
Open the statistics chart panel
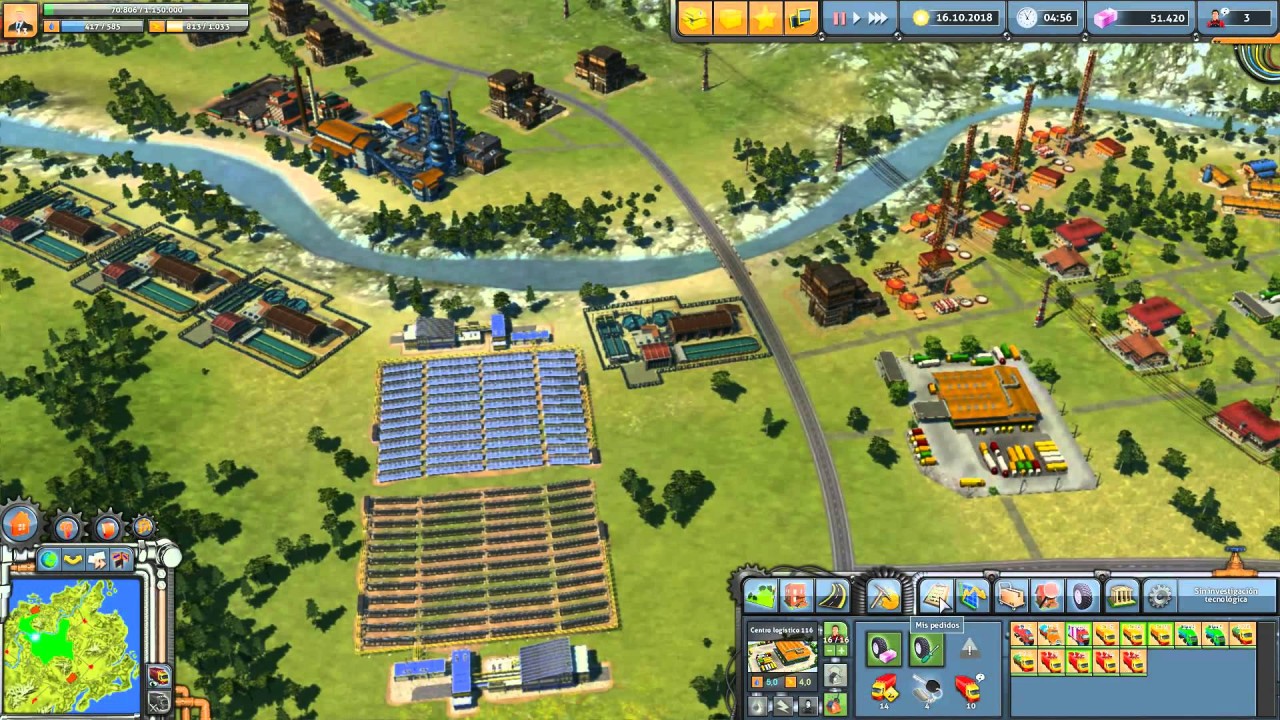click(x=973, y=597)
